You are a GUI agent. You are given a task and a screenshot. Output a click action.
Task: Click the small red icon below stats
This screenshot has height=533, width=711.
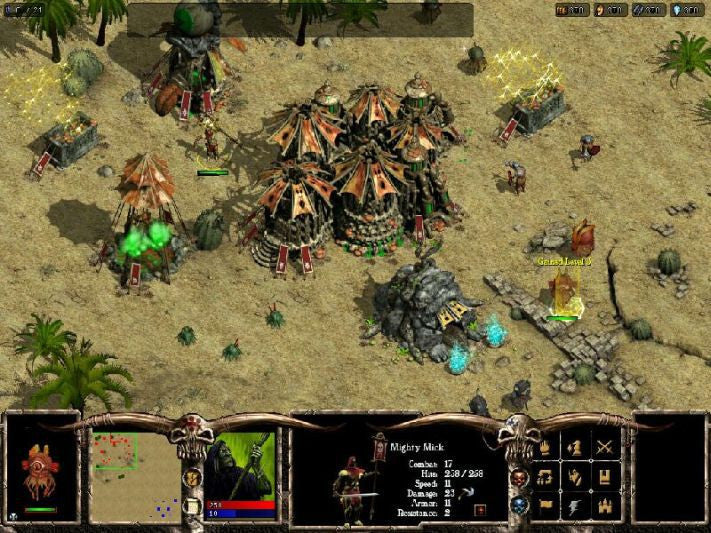[481, 510]
